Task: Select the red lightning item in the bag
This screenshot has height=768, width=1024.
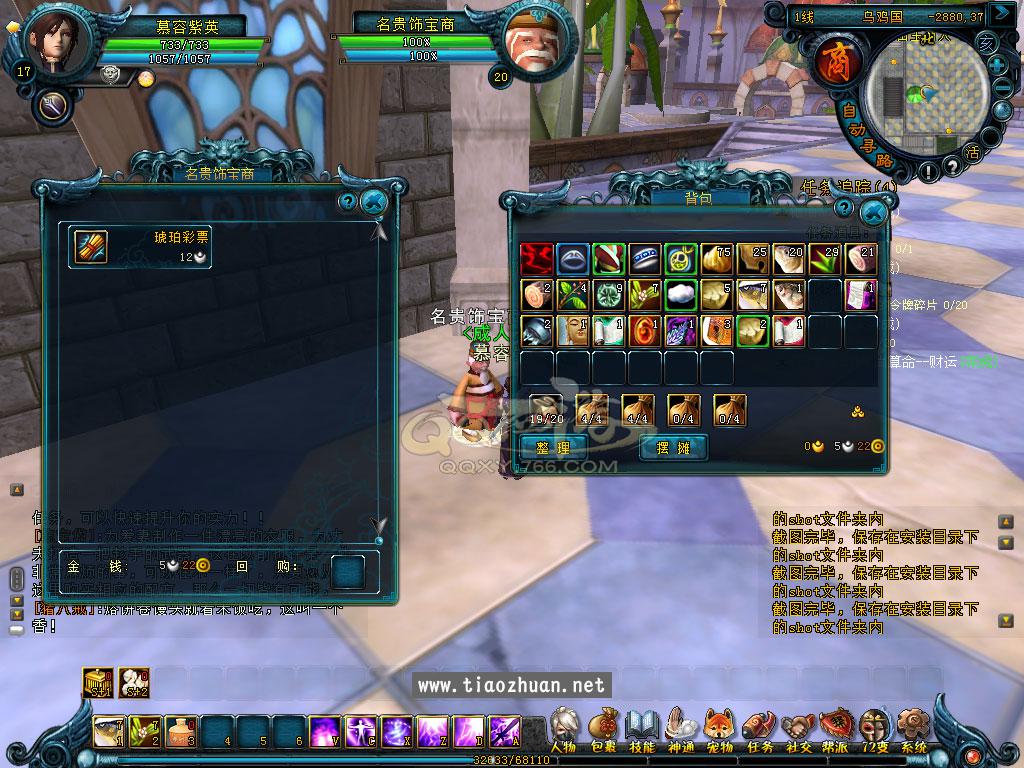Action: [x=536, y=259]
